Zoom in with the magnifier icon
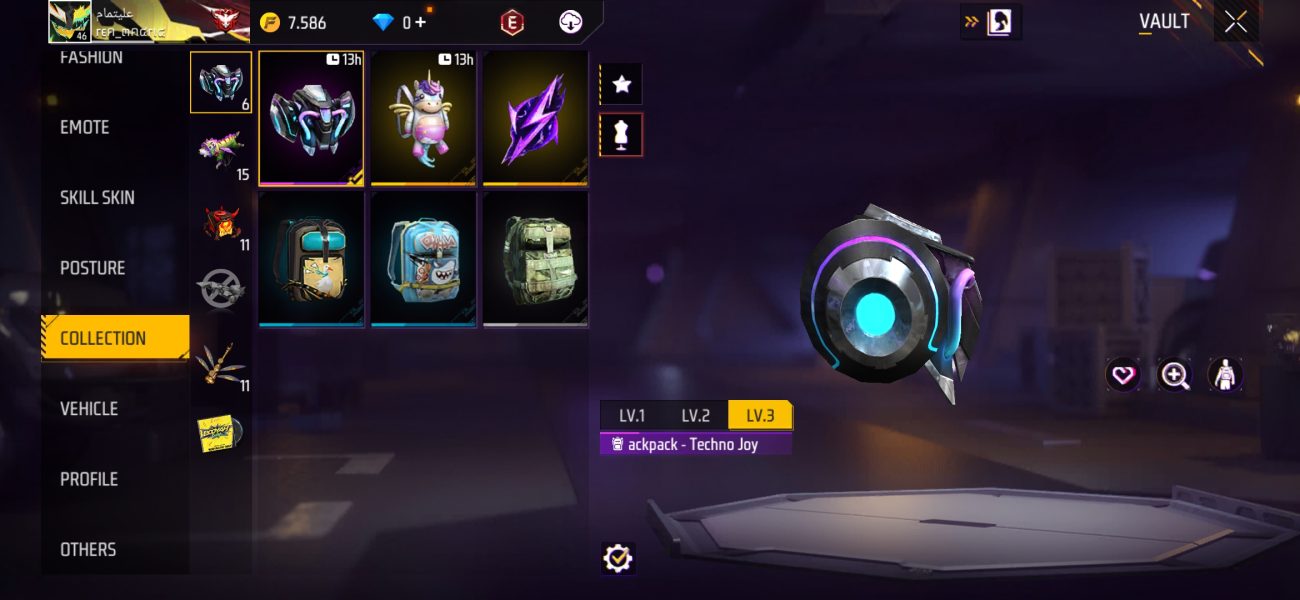Image resolution: width=1300 pixels, height=600 pixels. click(1174, 375)
